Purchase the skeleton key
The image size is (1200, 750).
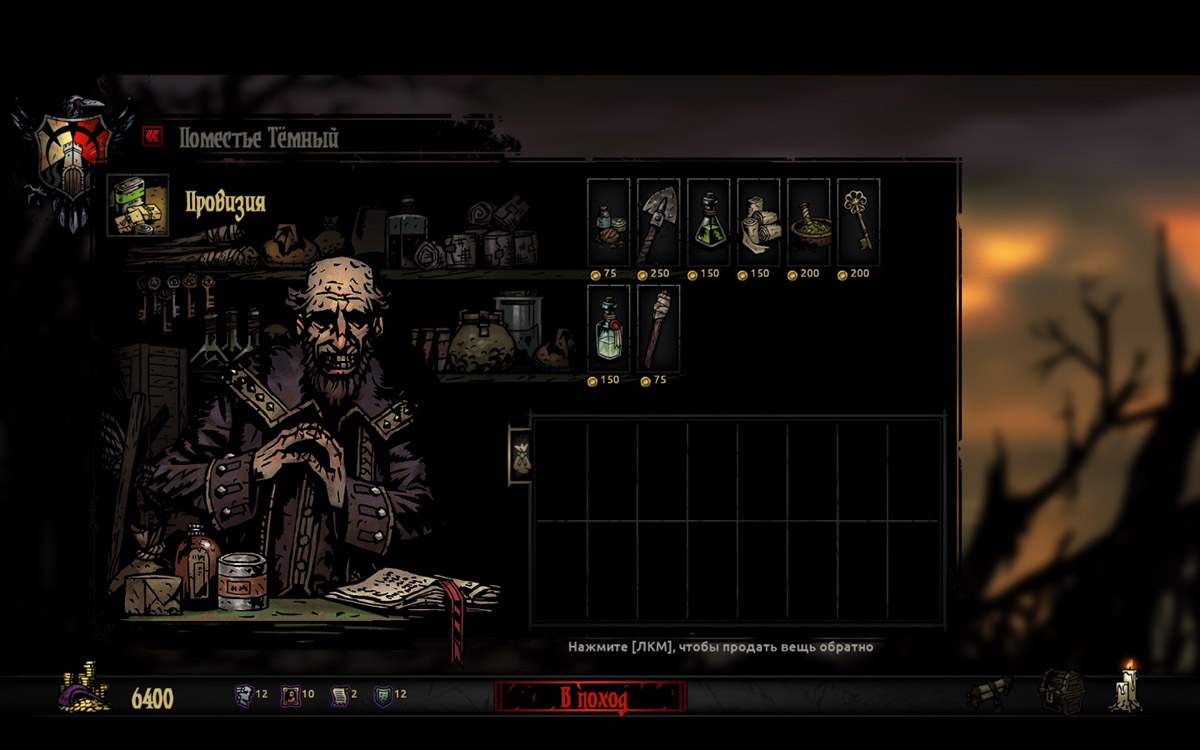tap(858, 222)
